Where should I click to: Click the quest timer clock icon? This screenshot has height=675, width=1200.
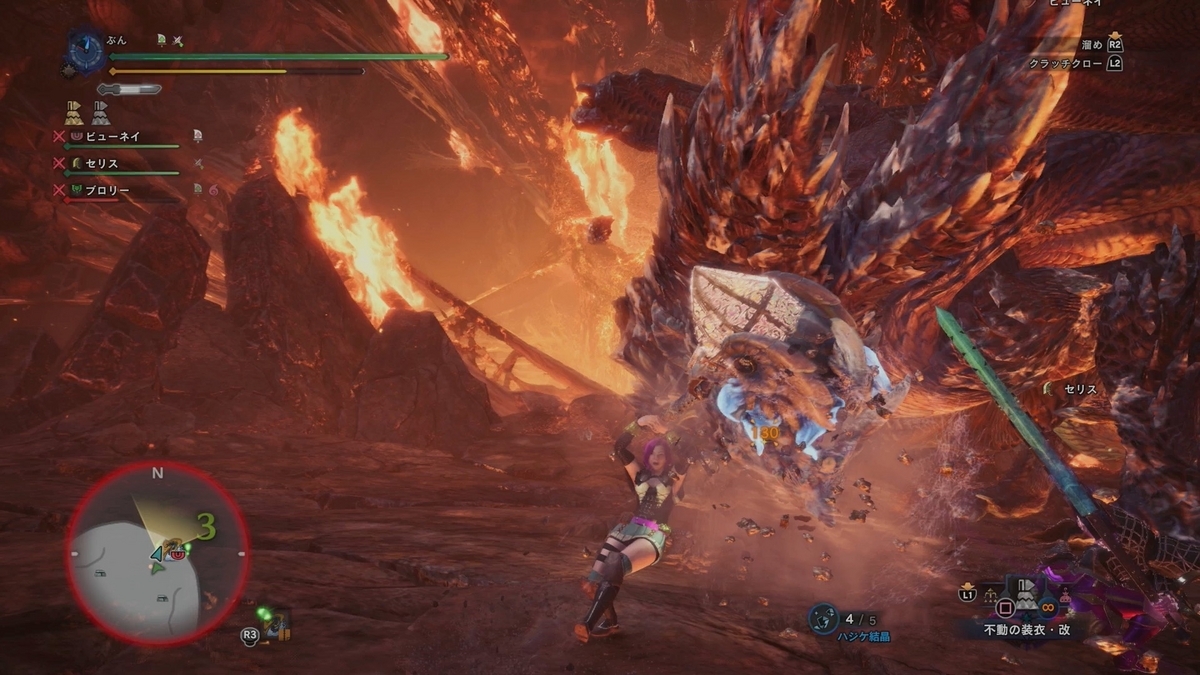click(x=84, y=48)
